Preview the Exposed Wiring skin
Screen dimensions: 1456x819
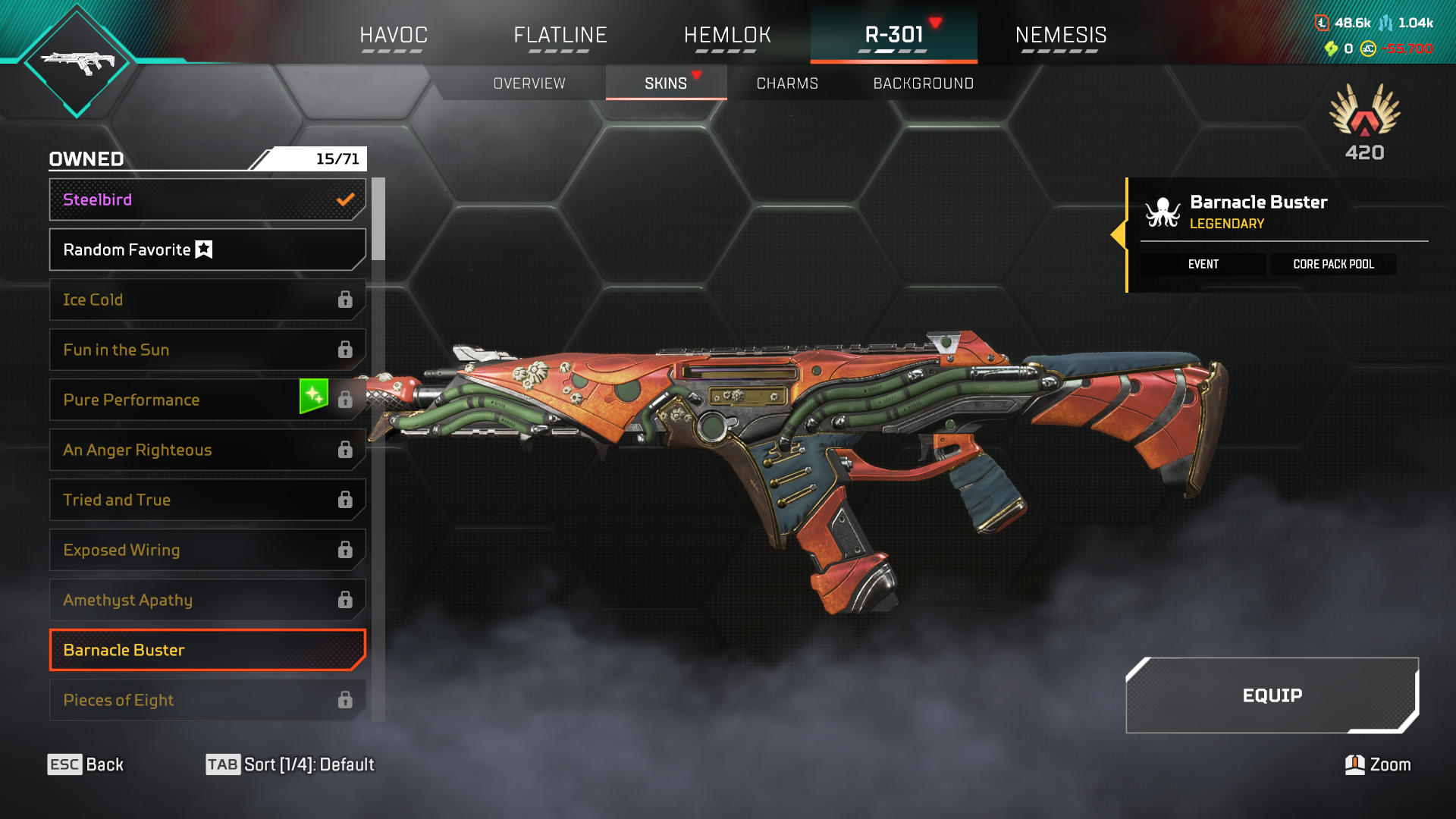tap(207, 550)
